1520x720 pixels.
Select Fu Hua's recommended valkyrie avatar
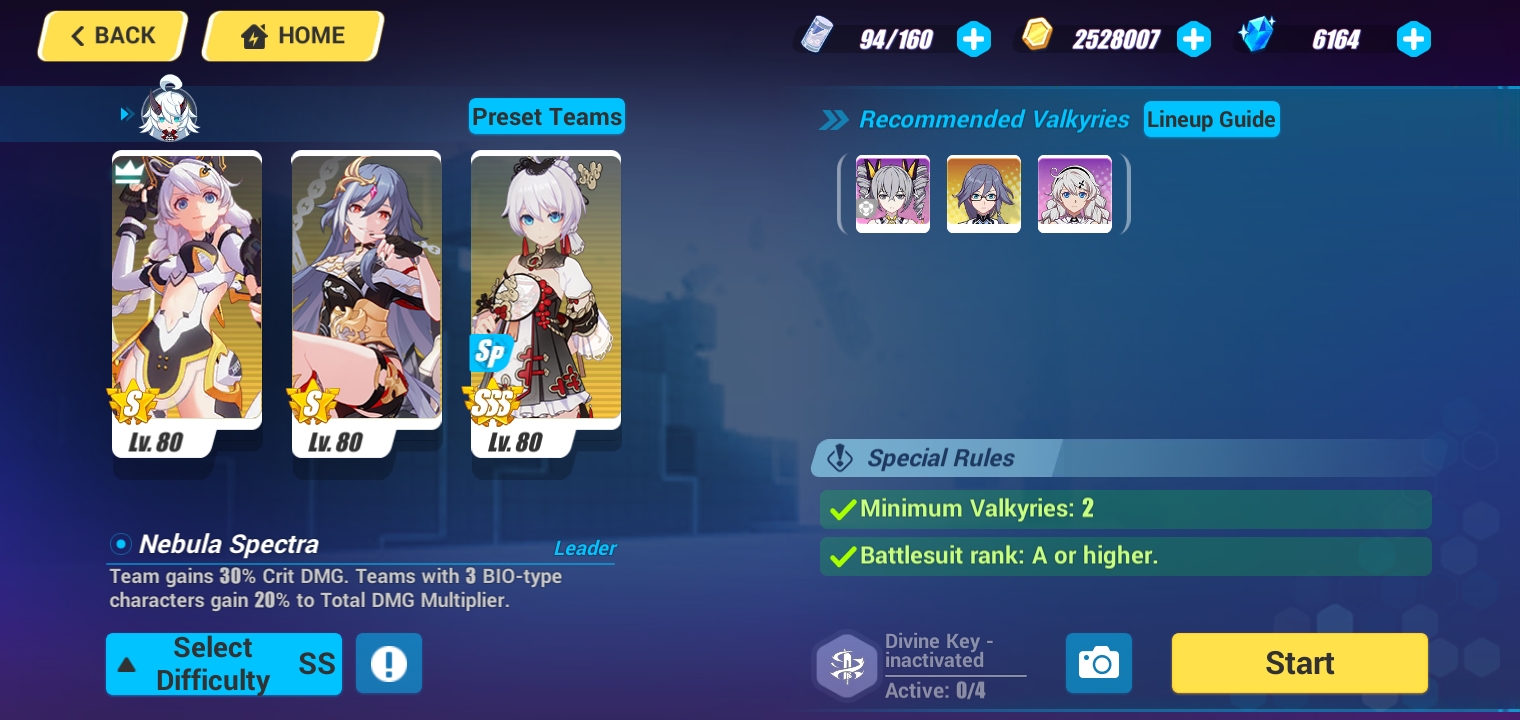click(x=983, y=193)
